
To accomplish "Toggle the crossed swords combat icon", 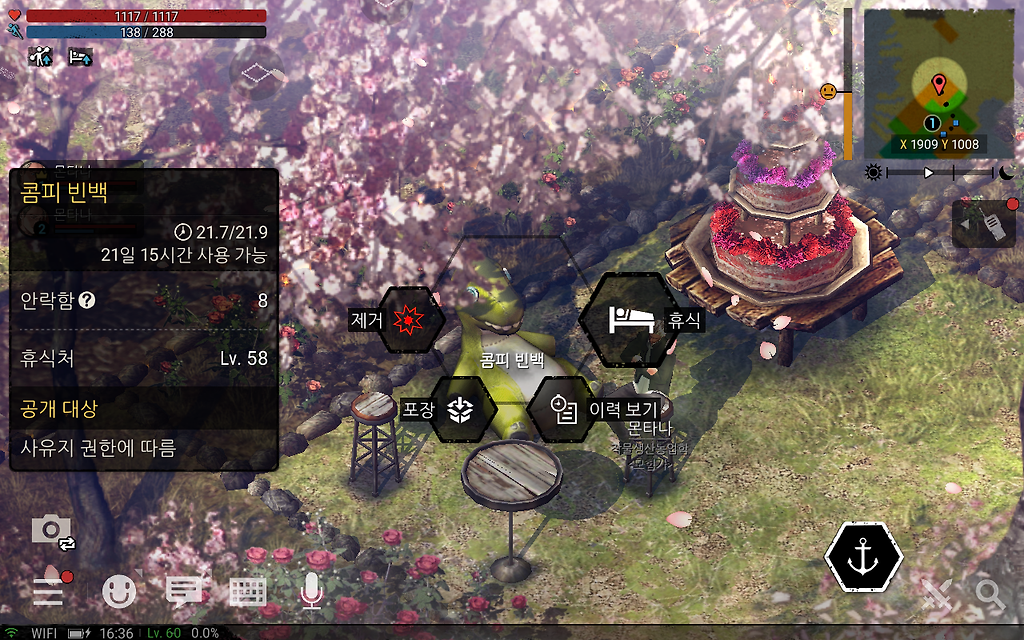I will click(x=938, y=594).
